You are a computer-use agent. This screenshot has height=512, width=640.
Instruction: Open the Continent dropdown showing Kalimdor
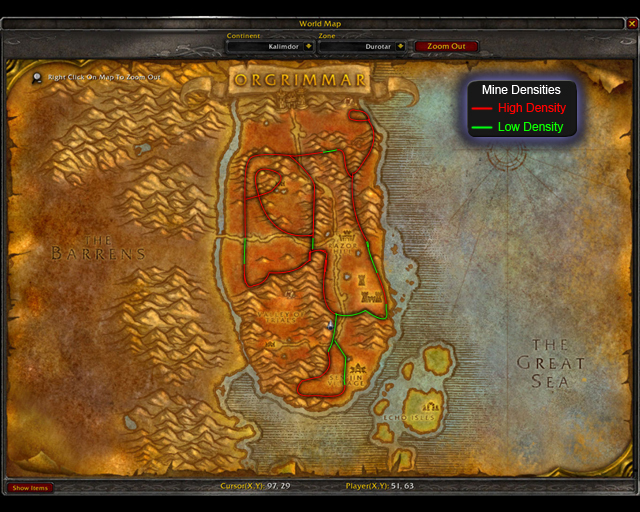pyautogui.click(x=308, y=46)
